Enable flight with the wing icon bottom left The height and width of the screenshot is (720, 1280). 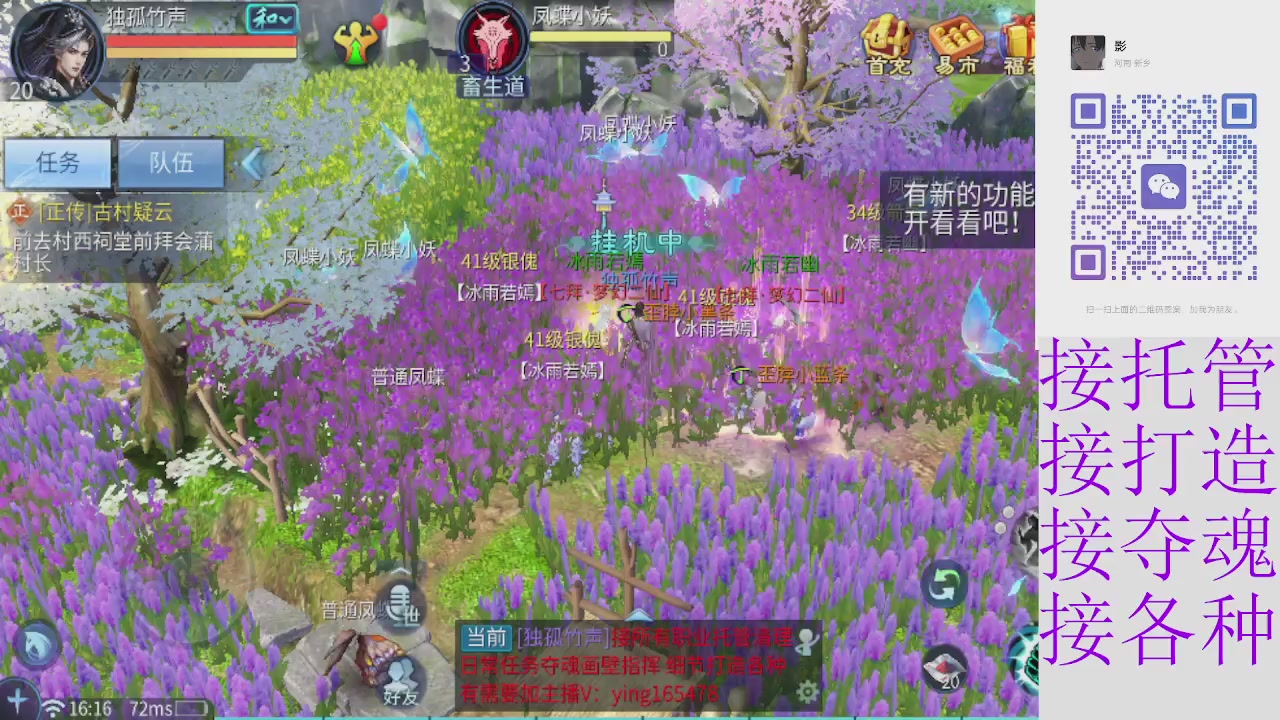click(x=18, y=700)
